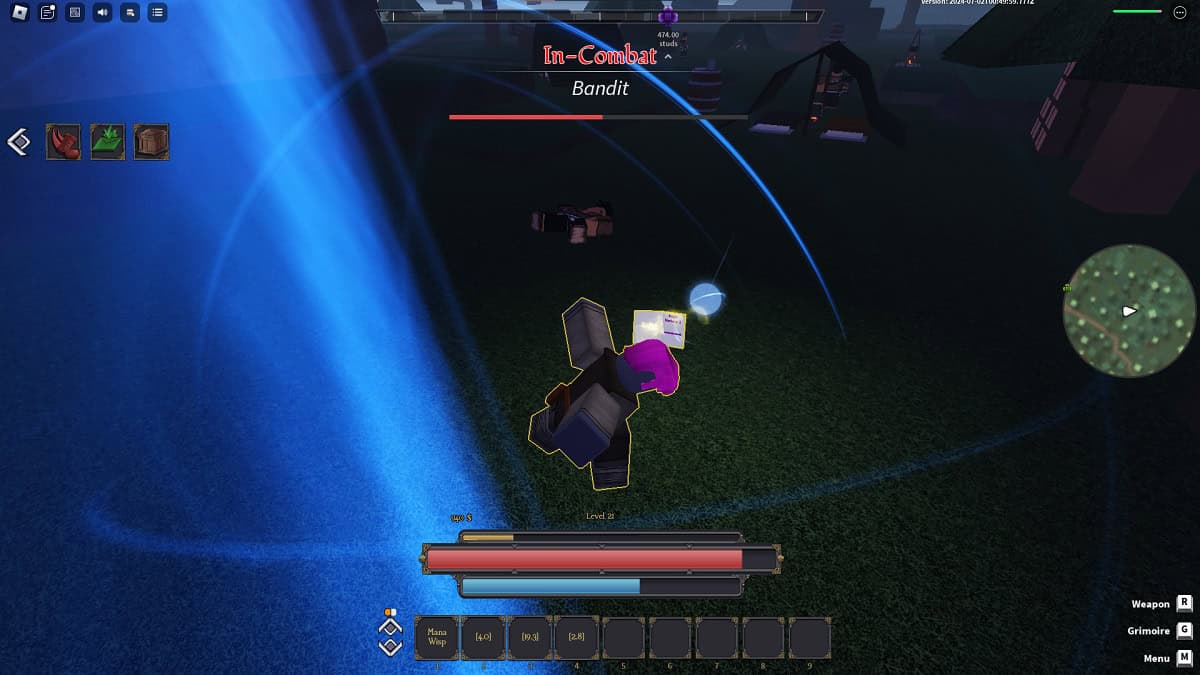Select the green grass tile icon

108,142
